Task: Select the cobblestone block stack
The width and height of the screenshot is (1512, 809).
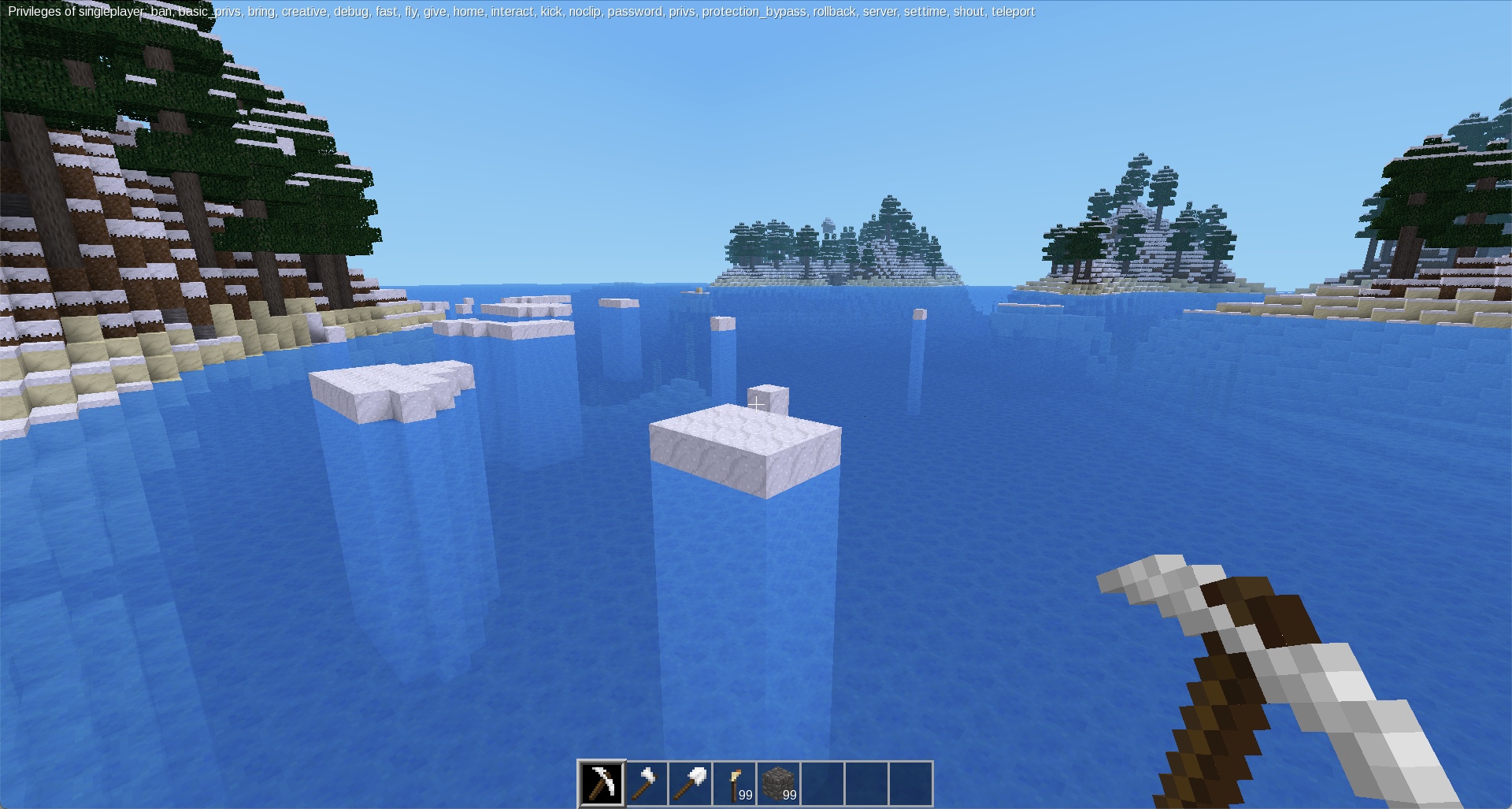Action: (x=778, y=783)
